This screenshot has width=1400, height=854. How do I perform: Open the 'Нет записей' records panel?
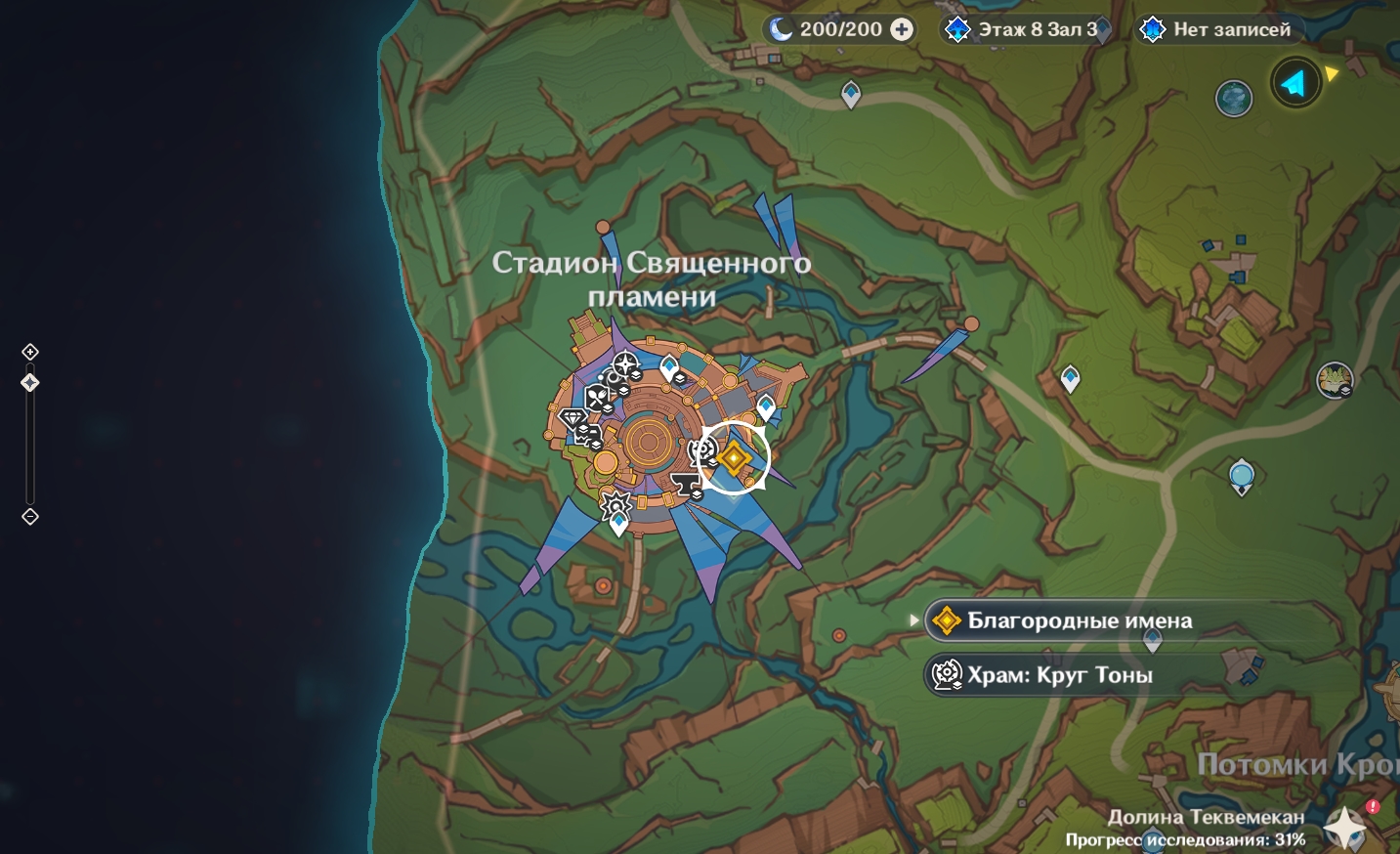(1219, 29)
